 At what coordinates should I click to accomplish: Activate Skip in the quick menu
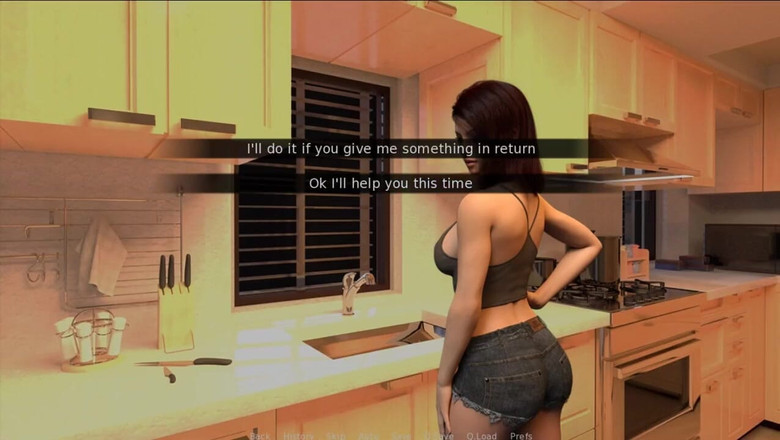click(x=335, y=436)
